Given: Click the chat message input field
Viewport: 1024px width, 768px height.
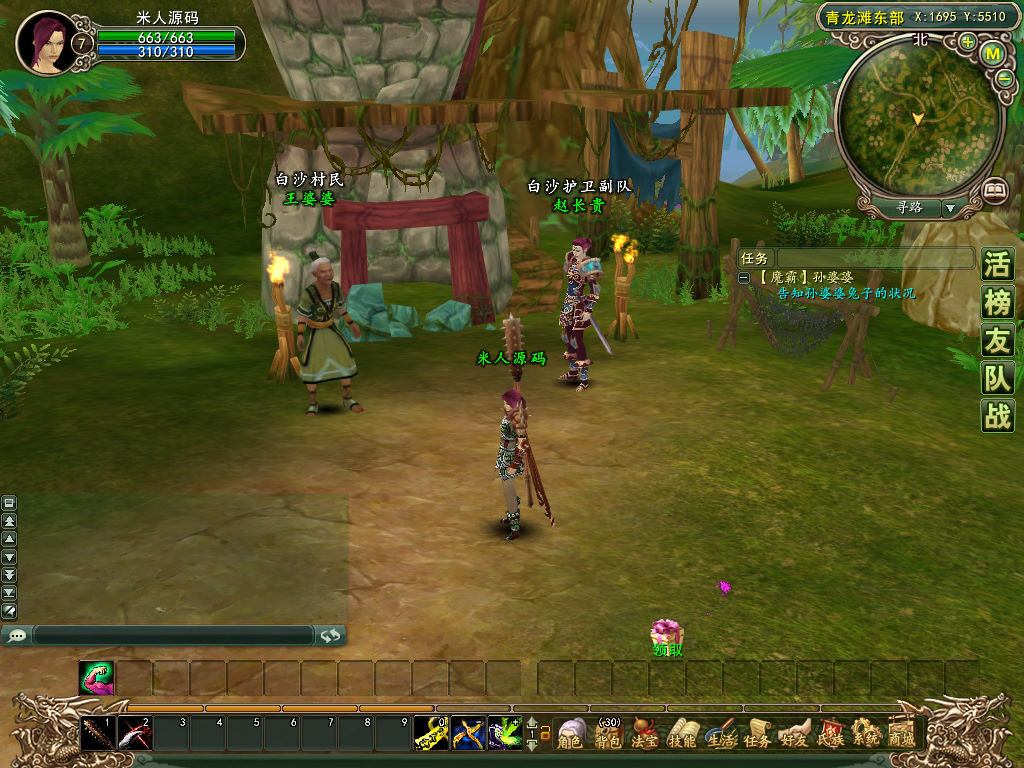Looking at the screenshot, I should click(173, 635).
